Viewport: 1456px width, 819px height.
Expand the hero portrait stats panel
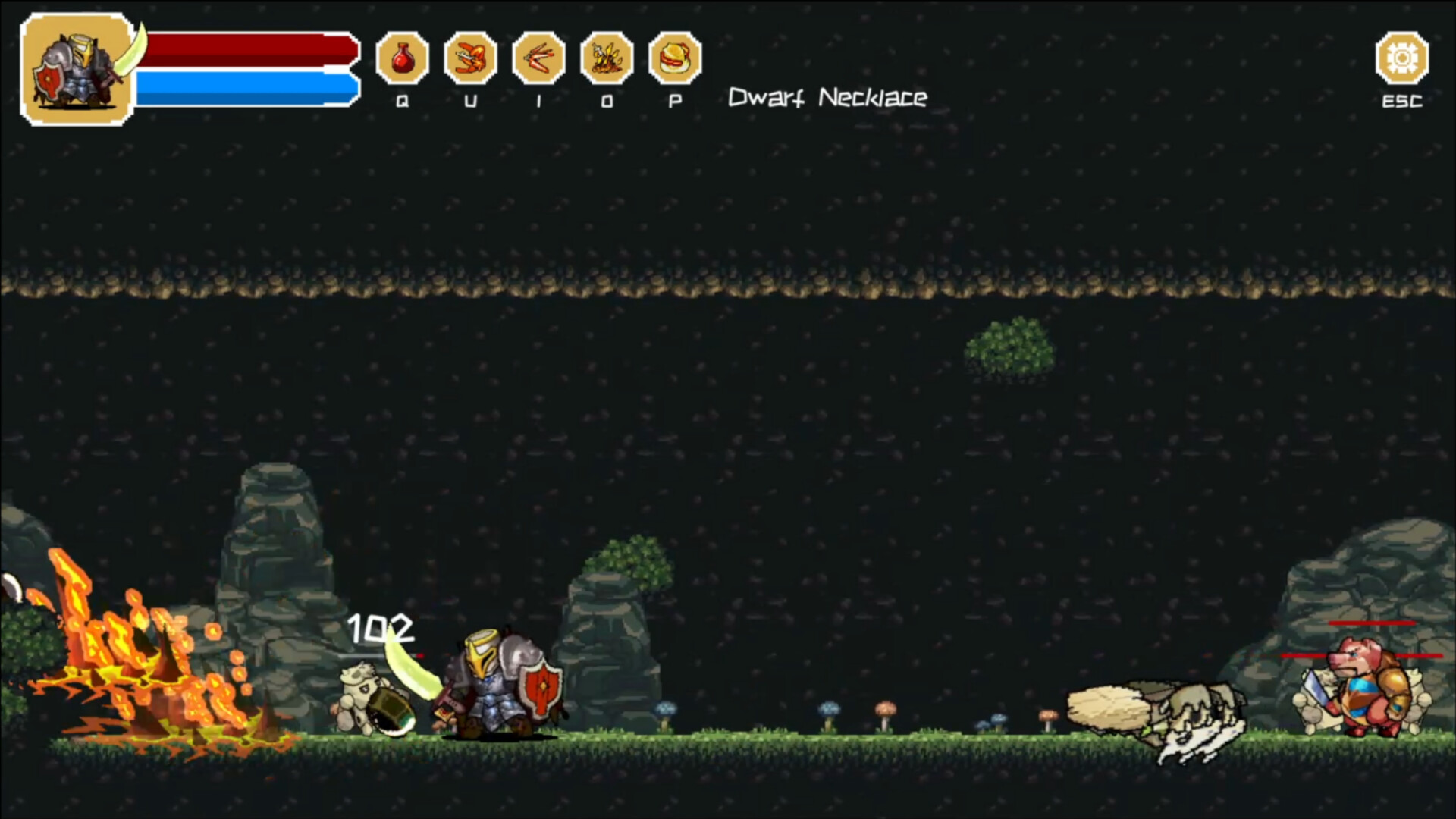click(76, 67)
